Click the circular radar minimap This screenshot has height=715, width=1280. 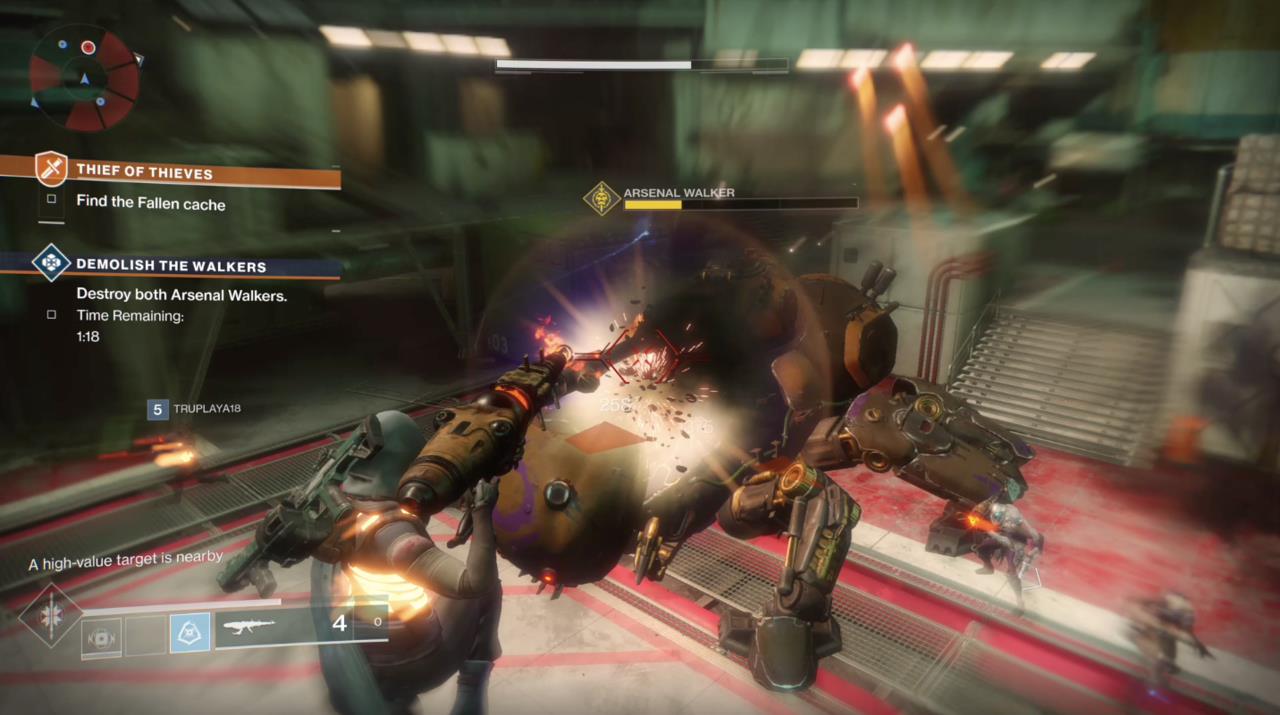pos(84,78)
